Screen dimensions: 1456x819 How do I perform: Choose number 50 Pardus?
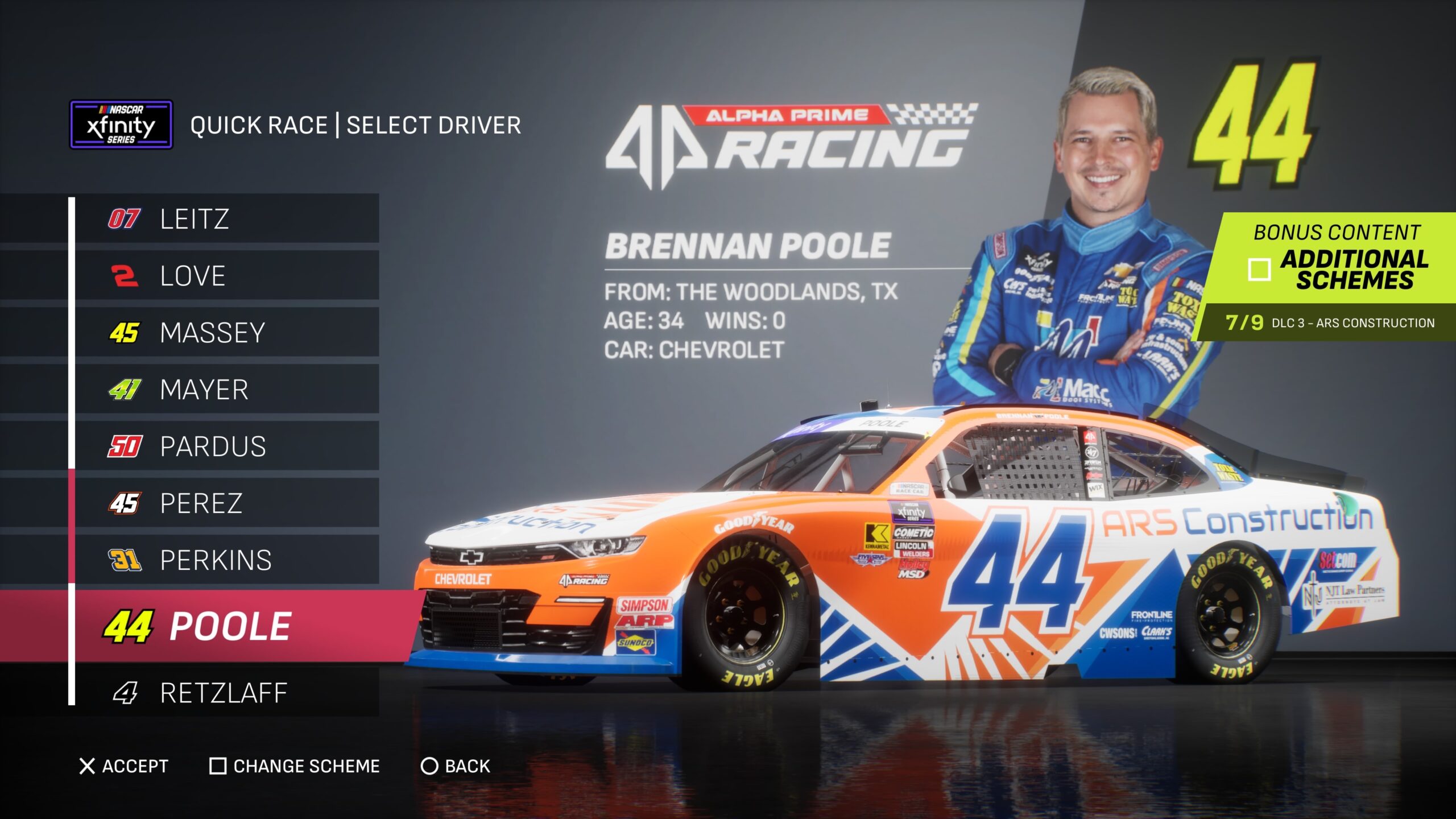226,446
